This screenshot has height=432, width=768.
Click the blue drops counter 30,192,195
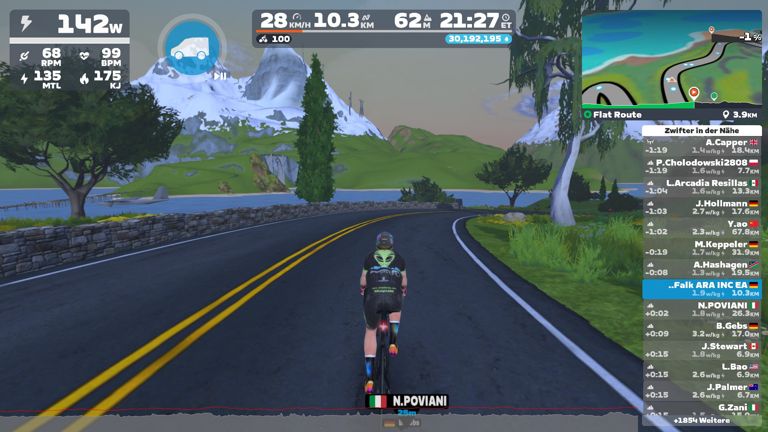click(x=478, y=39)
